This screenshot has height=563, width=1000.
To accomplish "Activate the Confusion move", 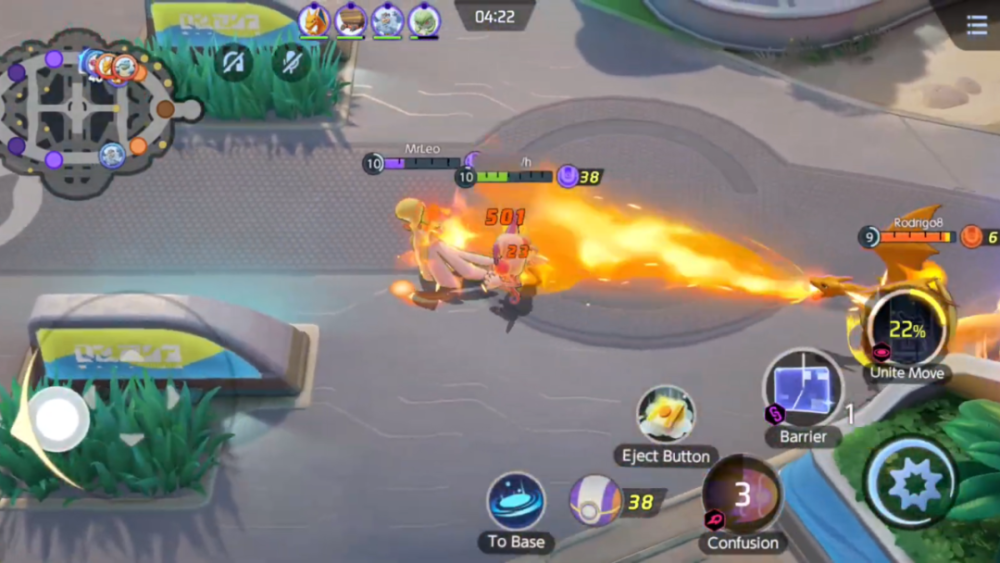I will tap(742, 494).
